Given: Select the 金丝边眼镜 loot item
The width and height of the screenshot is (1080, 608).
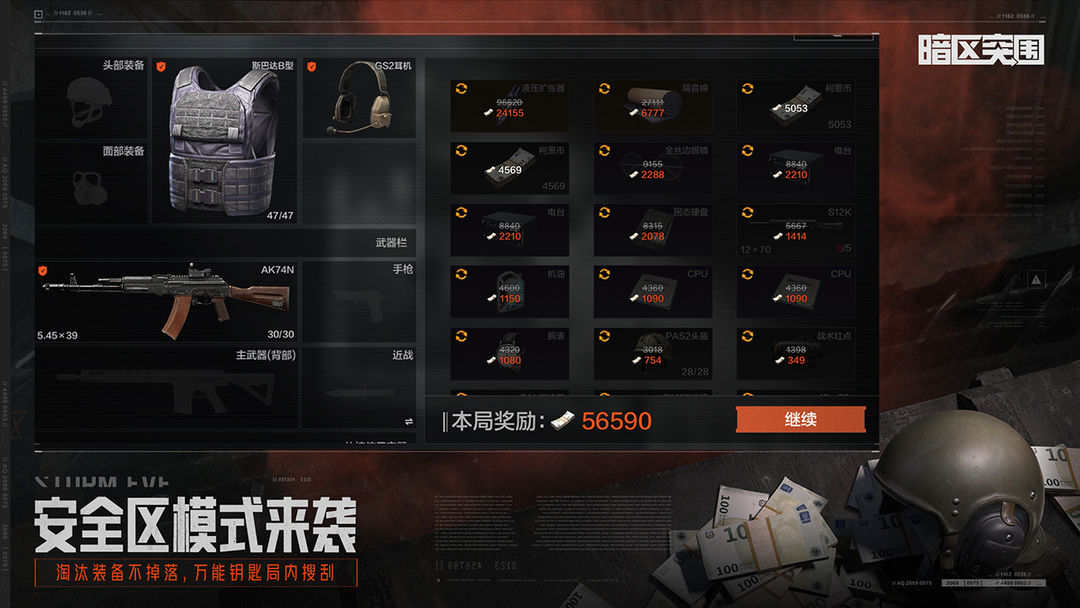Looking at the screenshot, I should 652,168.
